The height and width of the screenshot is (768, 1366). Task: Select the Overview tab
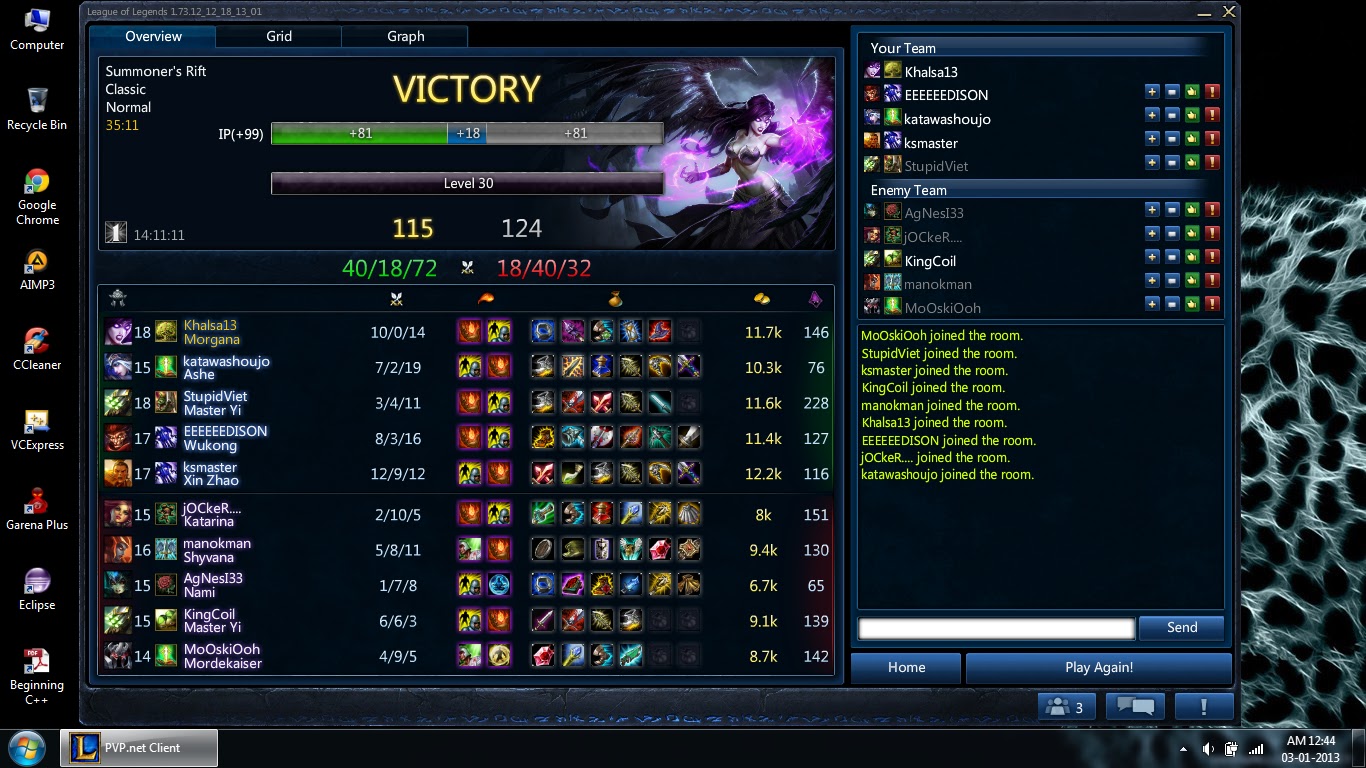point(152,36)
